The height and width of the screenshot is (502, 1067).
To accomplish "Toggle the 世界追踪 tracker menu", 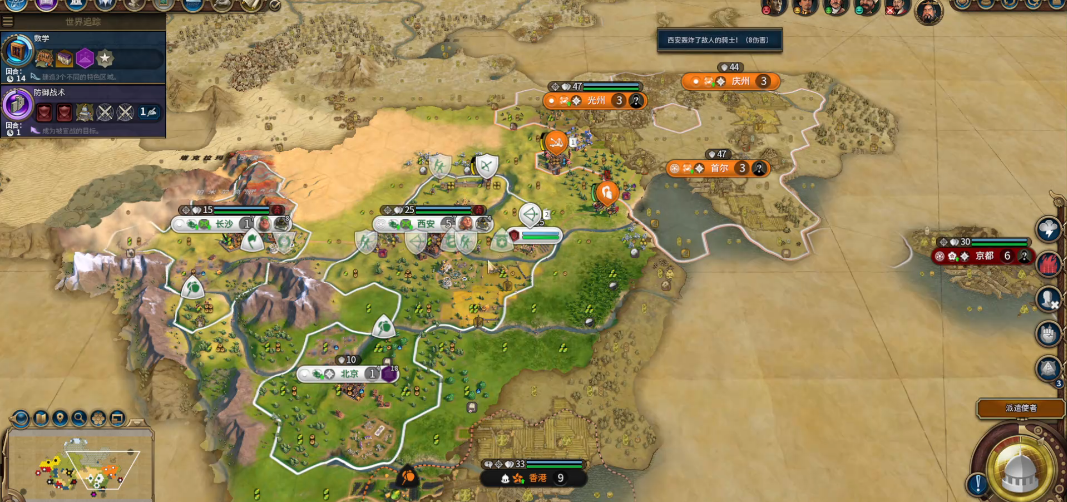I will pos(8,20).
